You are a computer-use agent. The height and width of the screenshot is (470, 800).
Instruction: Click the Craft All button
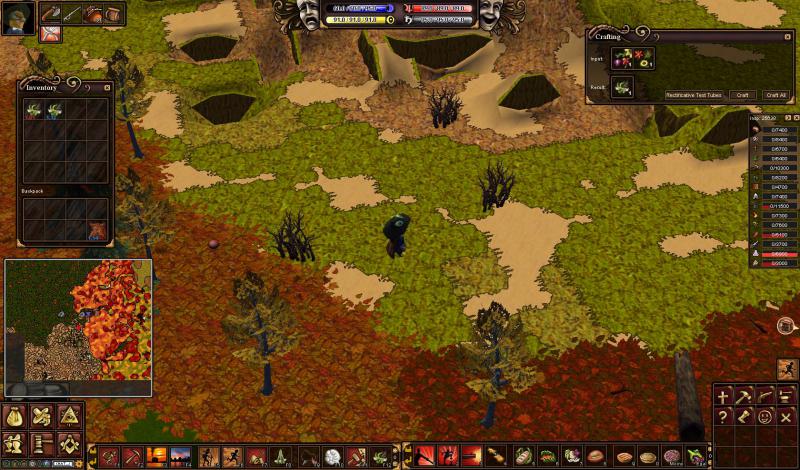click(776, 95)
